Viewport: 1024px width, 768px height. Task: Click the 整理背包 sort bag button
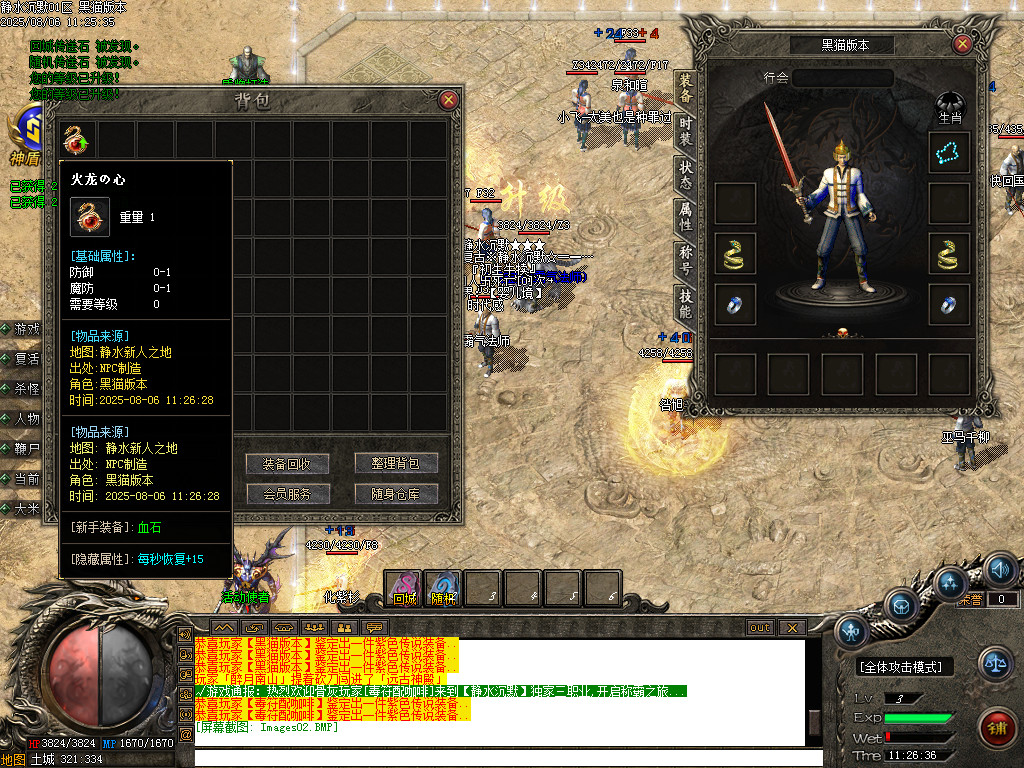click(x=396, y=464)
